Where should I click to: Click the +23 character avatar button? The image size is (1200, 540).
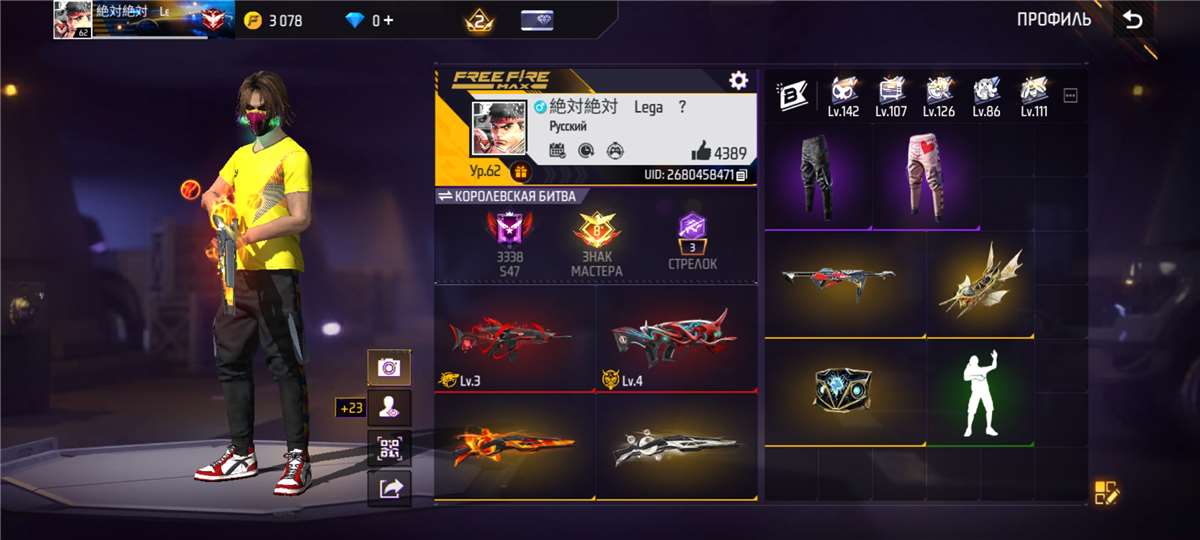389,407
